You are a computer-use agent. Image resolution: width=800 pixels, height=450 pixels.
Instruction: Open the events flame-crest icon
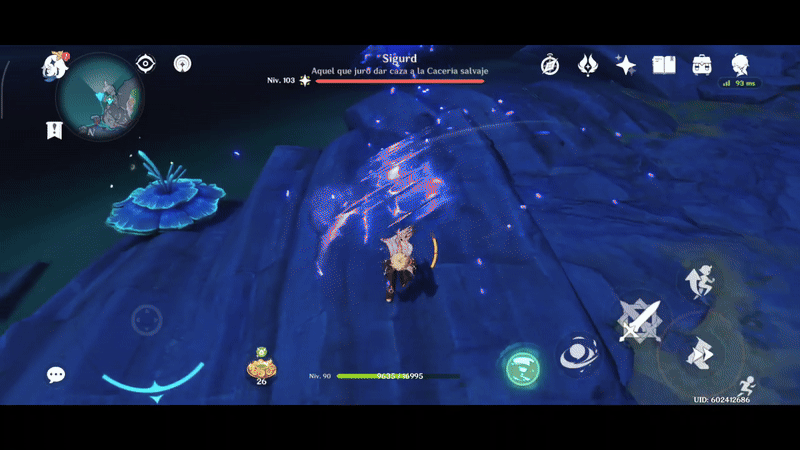coord(588,65)
